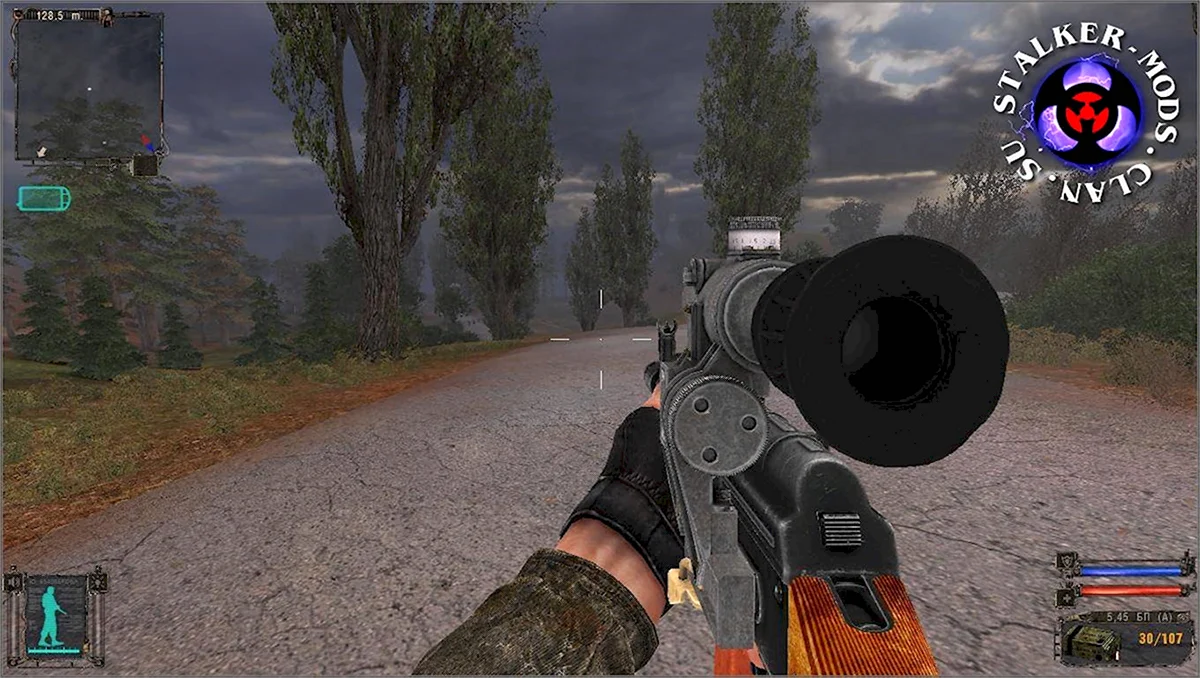Select the cyan battery indicator icon

point(45,198)
